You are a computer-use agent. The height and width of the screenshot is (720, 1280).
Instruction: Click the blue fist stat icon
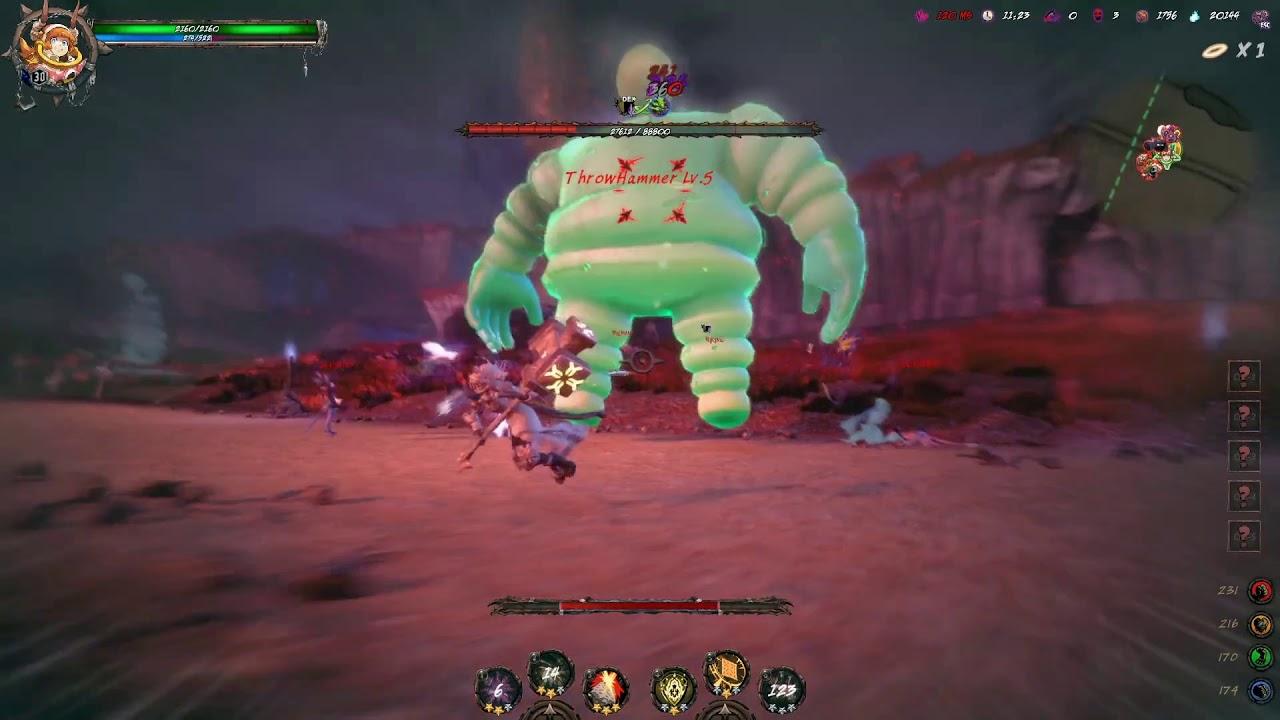(x=1261, y=690)
